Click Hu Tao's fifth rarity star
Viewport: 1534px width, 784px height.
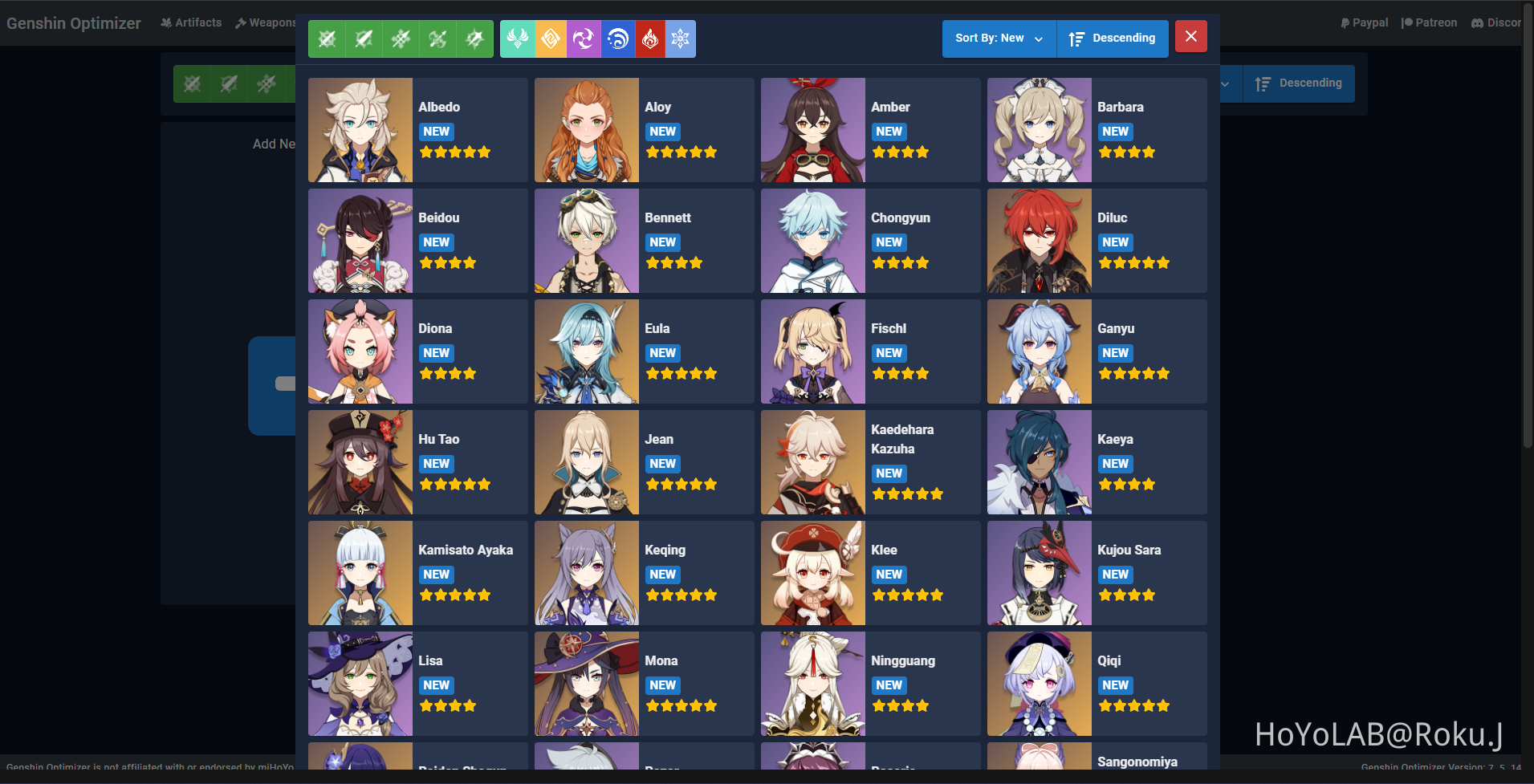(x=484, y=484)
